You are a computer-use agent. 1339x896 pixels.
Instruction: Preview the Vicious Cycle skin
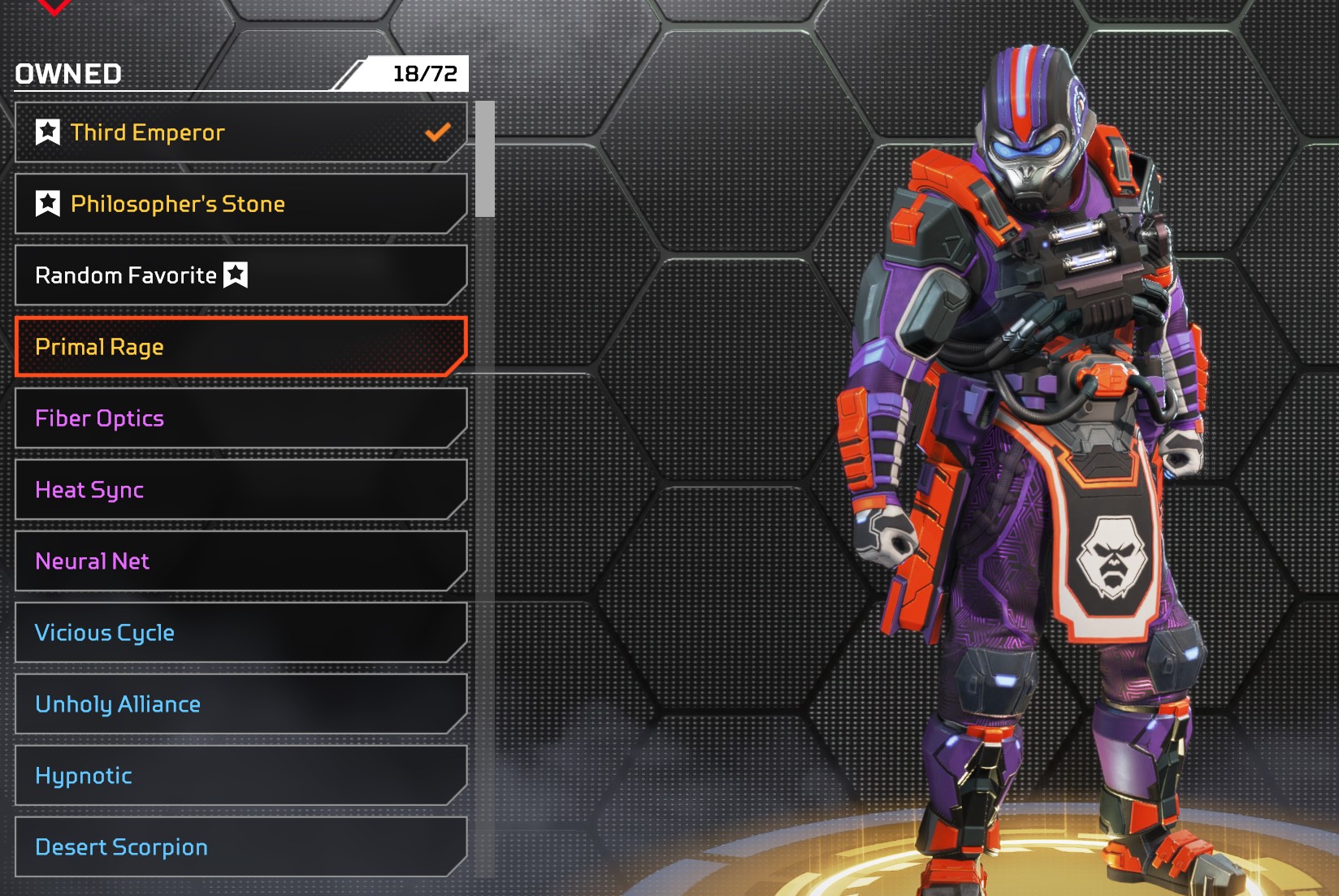click(240, 633)
